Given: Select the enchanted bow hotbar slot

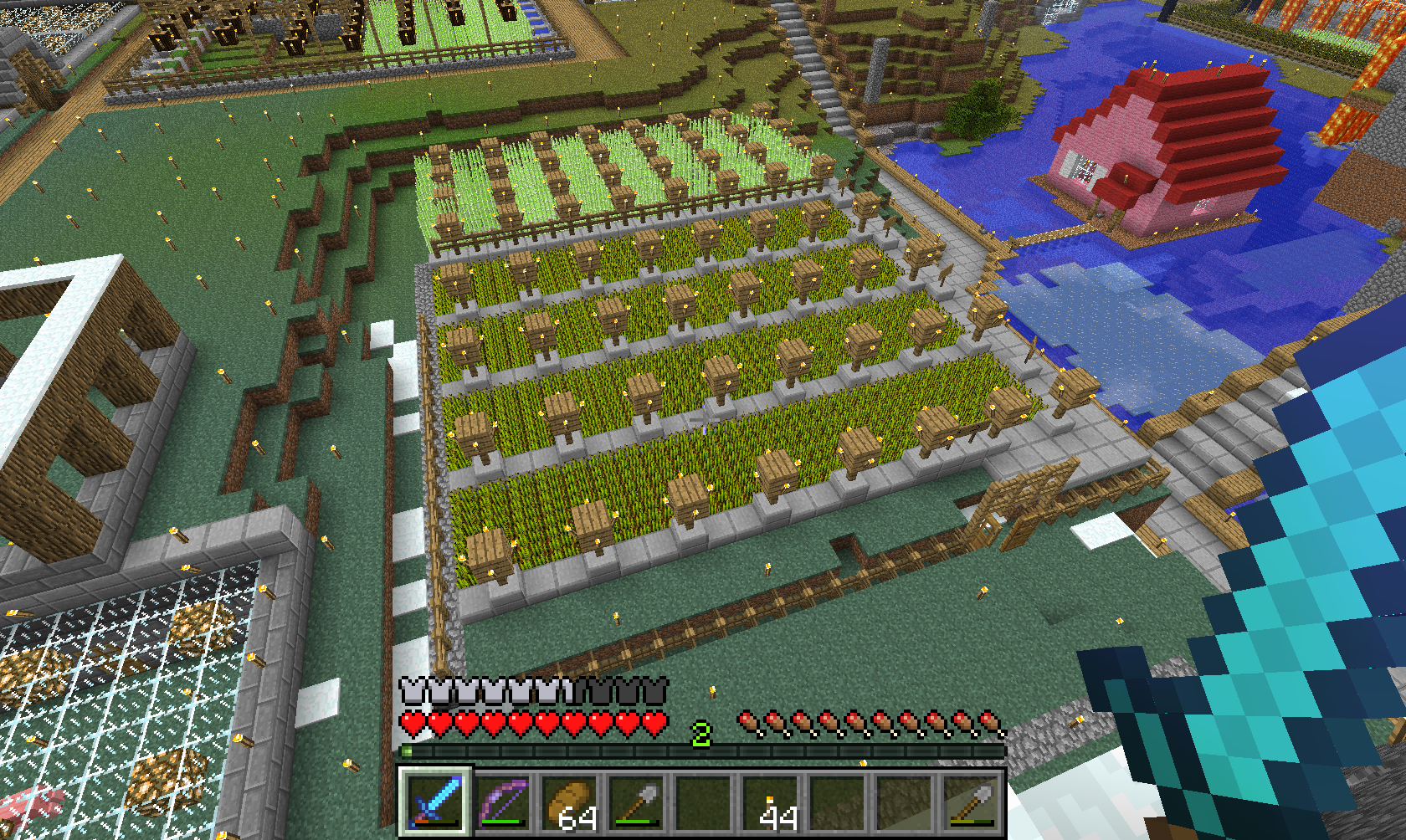Looking at the screenshot, I should [x=502, y=802].
